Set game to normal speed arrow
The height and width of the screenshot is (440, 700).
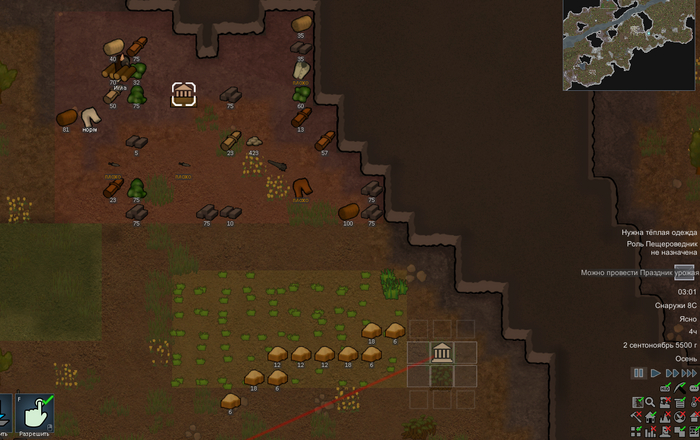coord(656,373)
